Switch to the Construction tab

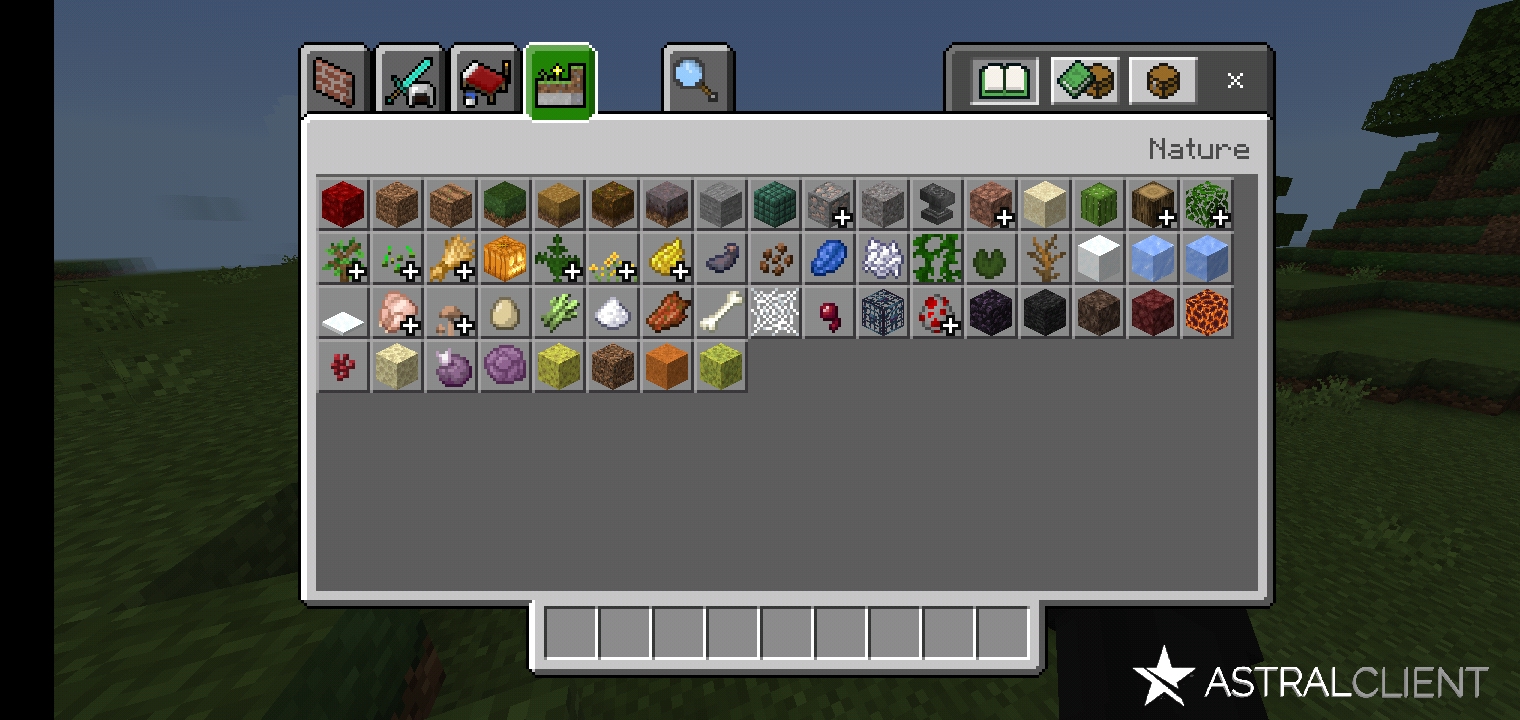336,80
